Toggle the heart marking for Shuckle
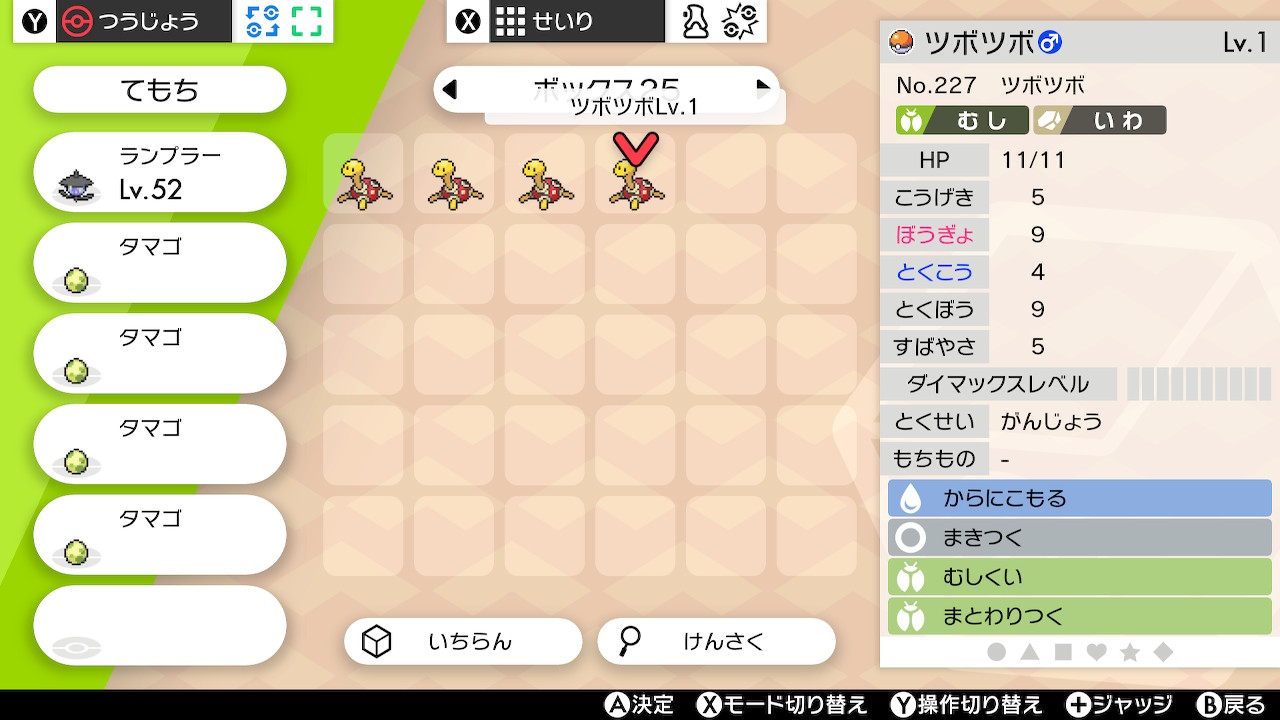Image resolution: width=1280 pixels, height=720 pixels. [1095, 651]
